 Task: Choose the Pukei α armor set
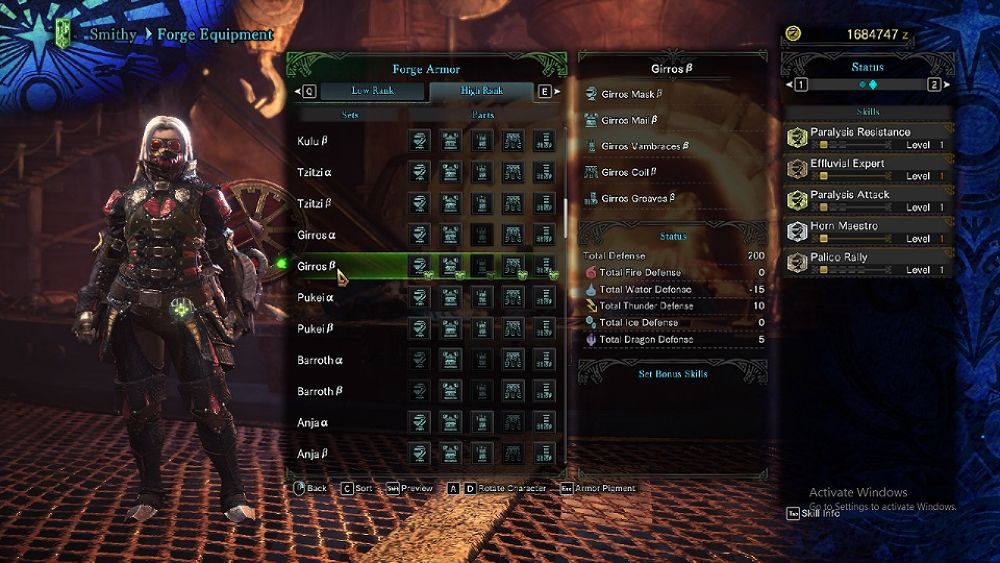[x=316, y=297]
